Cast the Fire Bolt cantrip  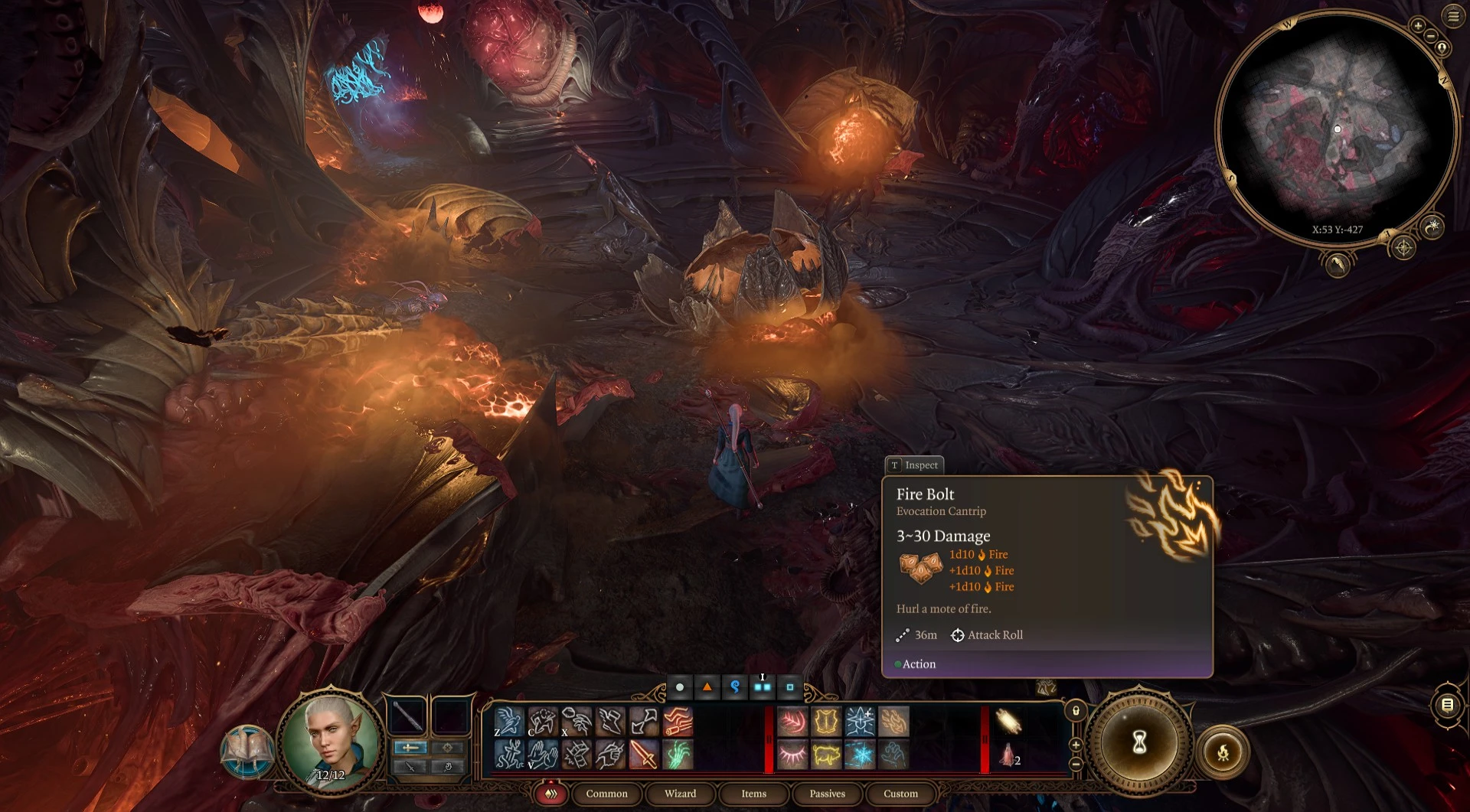click(893, 722)
